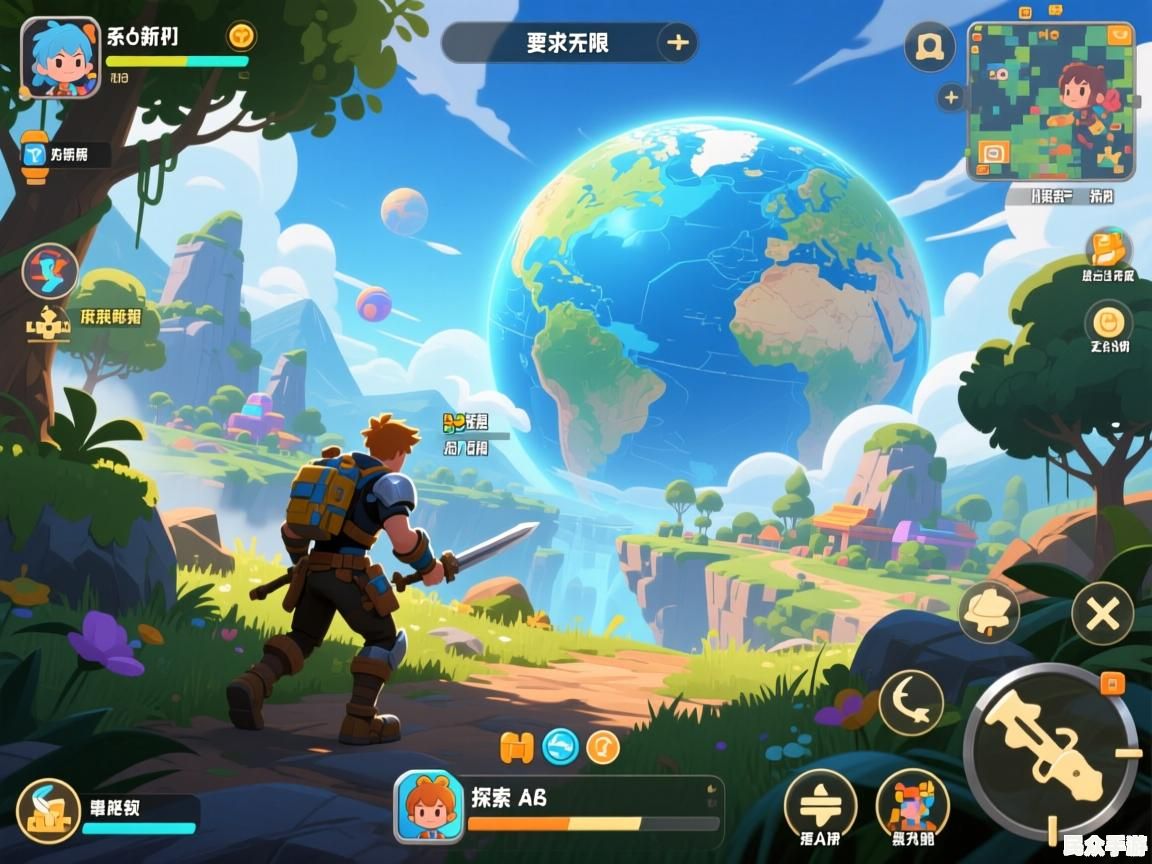Tap the gold coin icon beside the name

click(x=241, y=37)
